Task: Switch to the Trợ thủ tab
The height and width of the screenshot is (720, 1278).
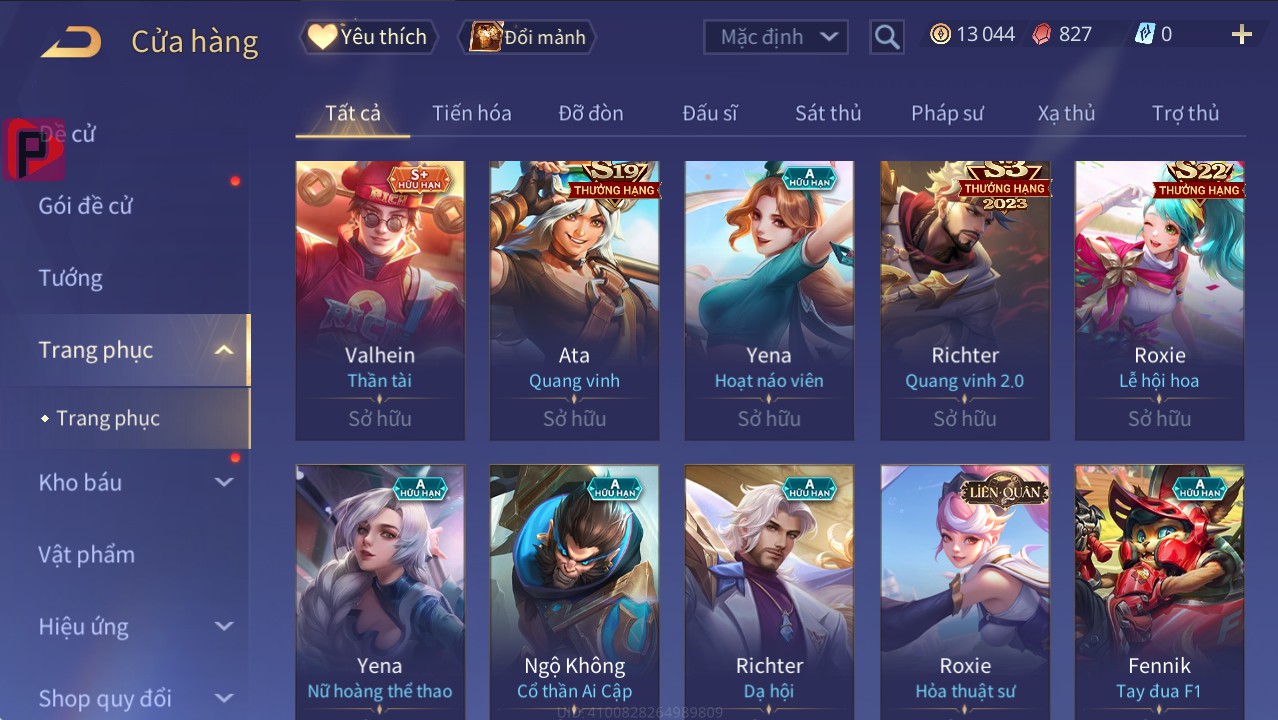Action: click(x=1185, y=113)
